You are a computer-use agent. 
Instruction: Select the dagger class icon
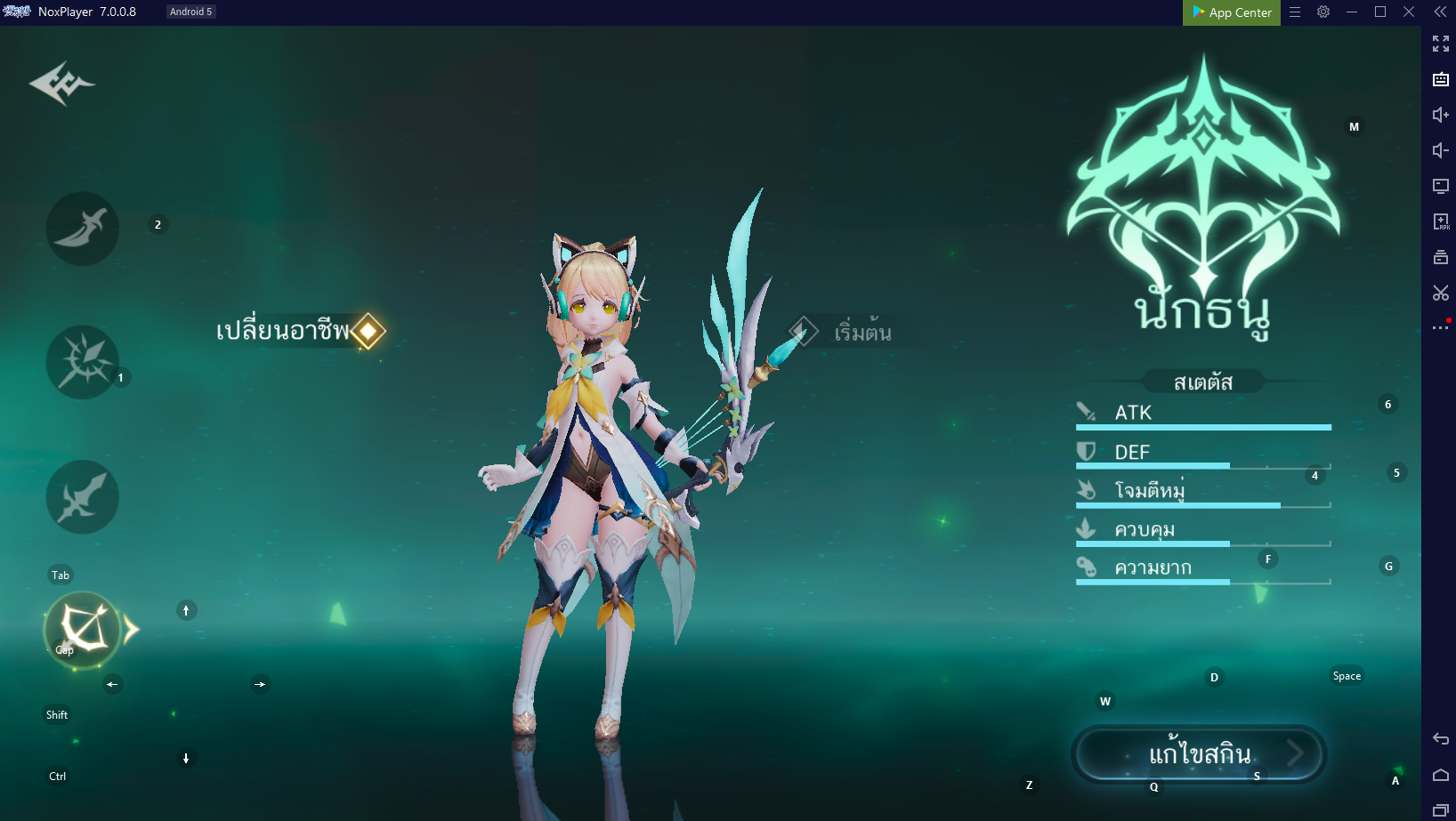point(82,229)
